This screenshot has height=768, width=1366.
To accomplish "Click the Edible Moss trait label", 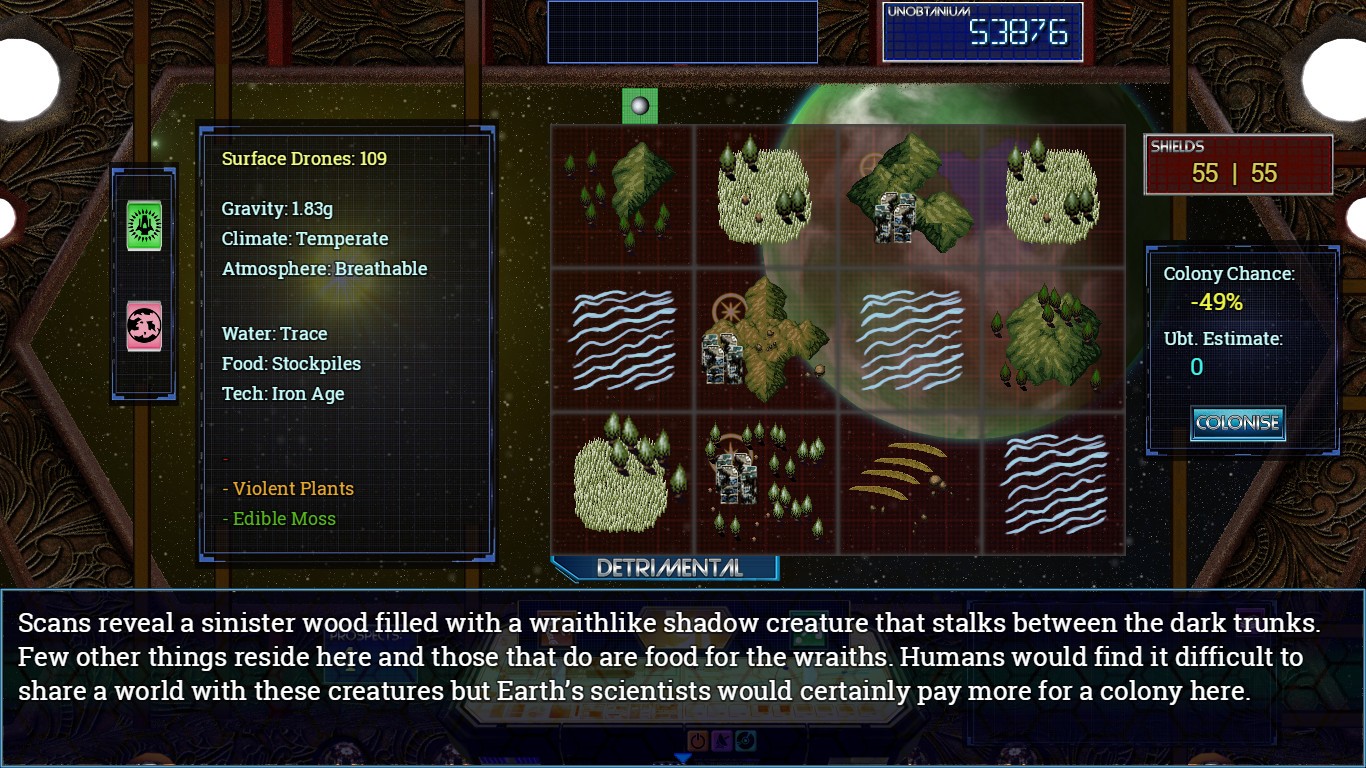I will tap(278, 518).
